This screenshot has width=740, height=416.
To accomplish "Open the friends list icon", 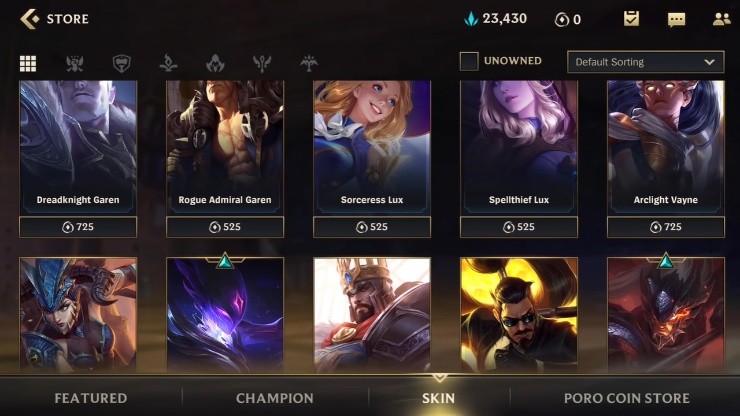I will tap(721, 18).
